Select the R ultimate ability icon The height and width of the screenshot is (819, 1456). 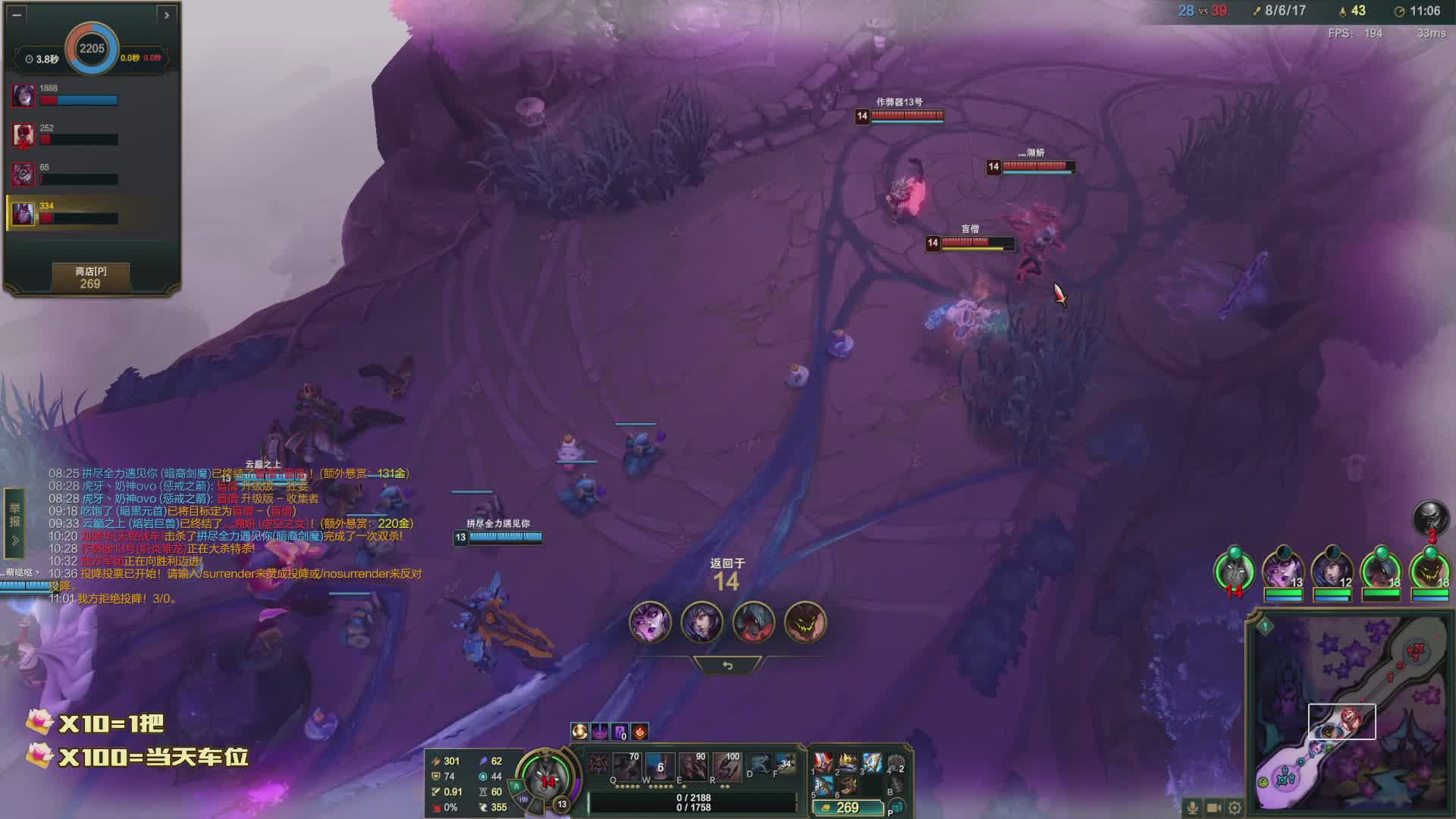[x=726, y=767]
